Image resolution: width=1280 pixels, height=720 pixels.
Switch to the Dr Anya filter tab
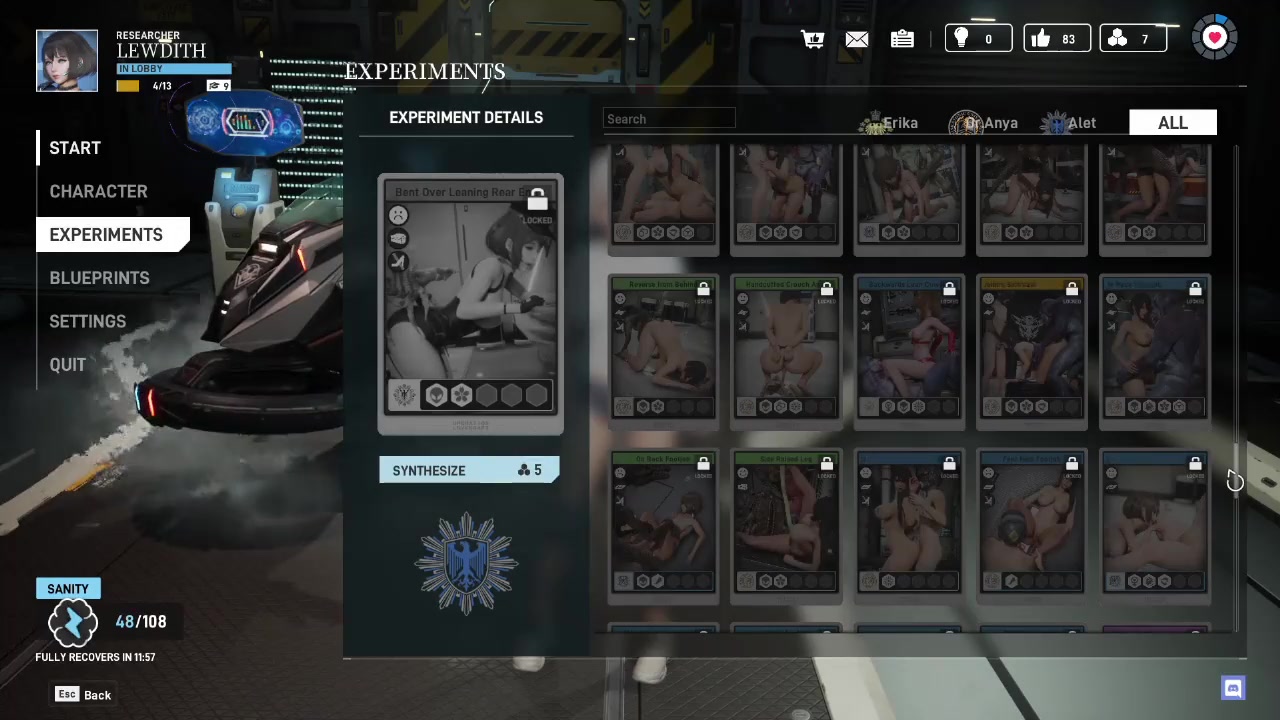click(x=985, y=123)
